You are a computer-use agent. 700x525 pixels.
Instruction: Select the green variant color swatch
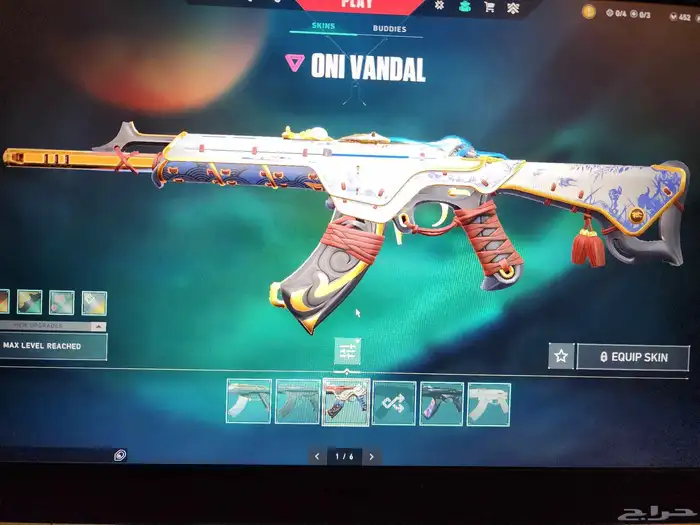29,301
